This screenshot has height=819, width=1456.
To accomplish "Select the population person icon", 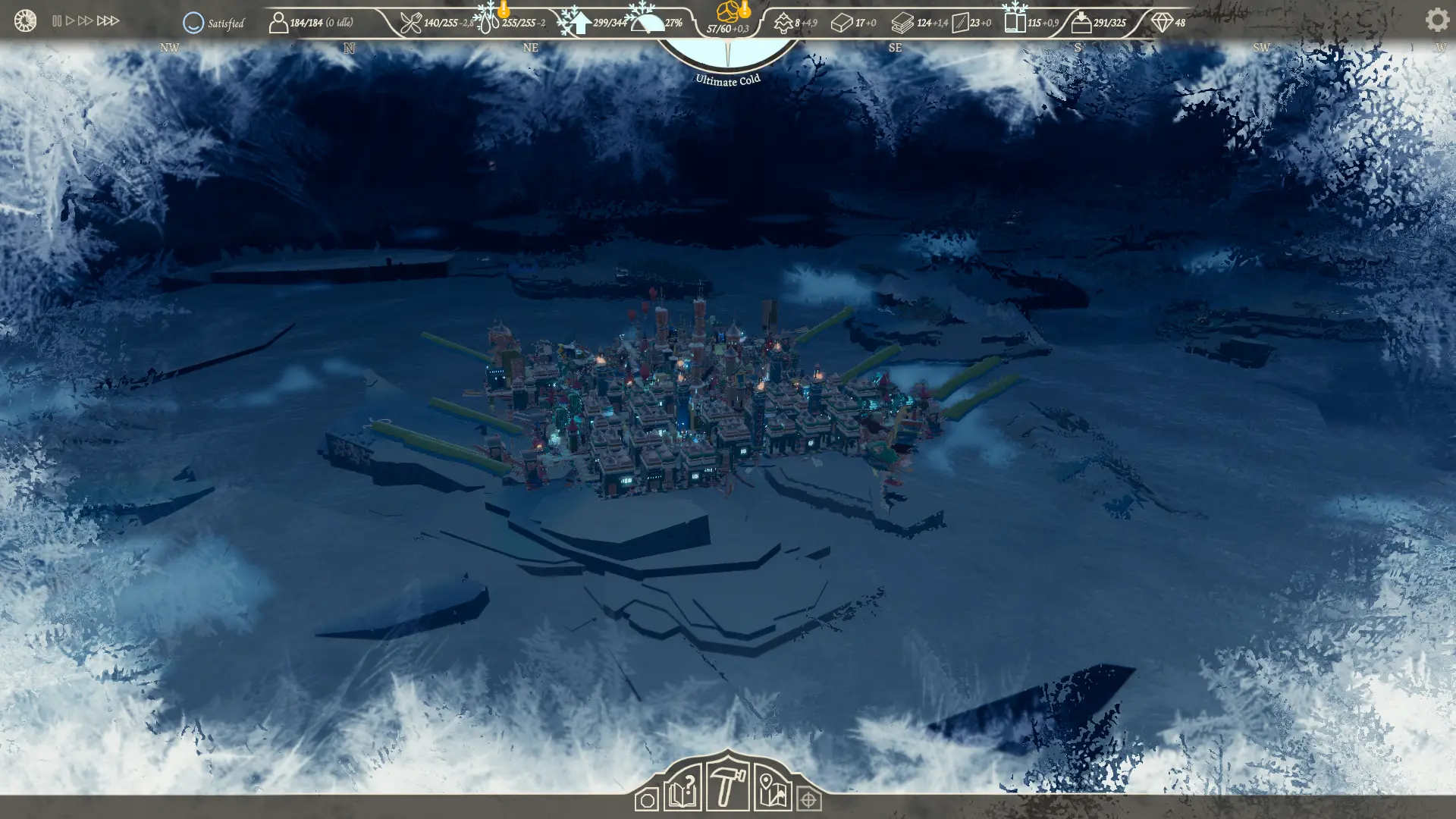I will click(278, 23).
